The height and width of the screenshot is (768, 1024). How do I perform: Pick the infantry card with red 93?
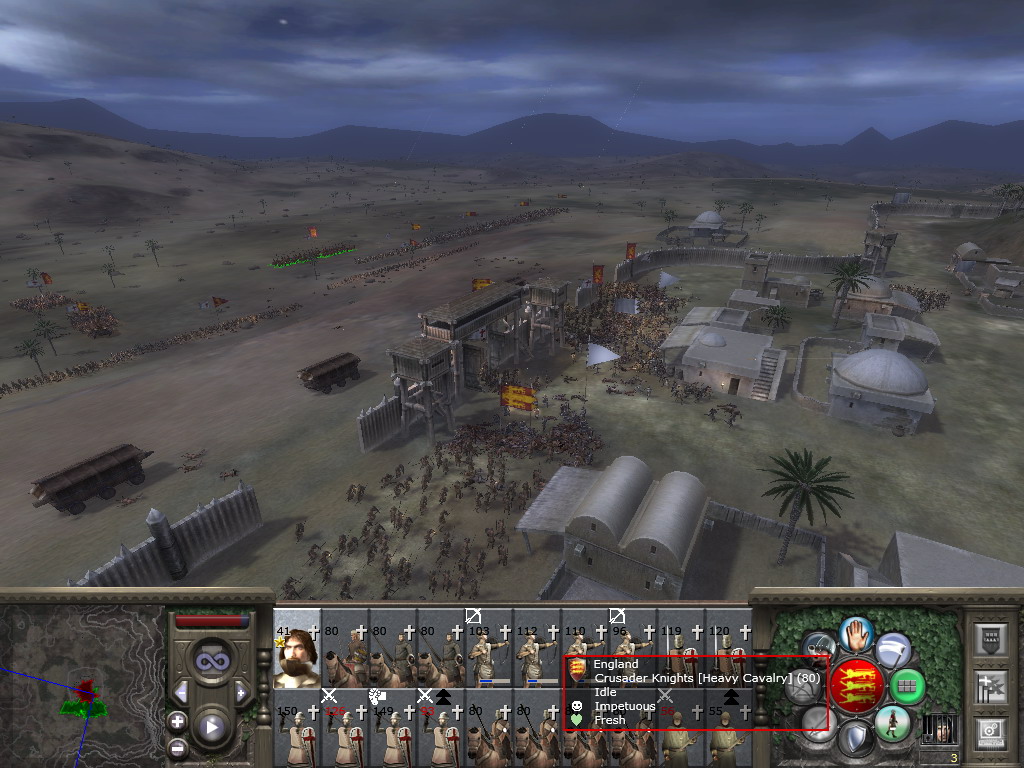441,730
